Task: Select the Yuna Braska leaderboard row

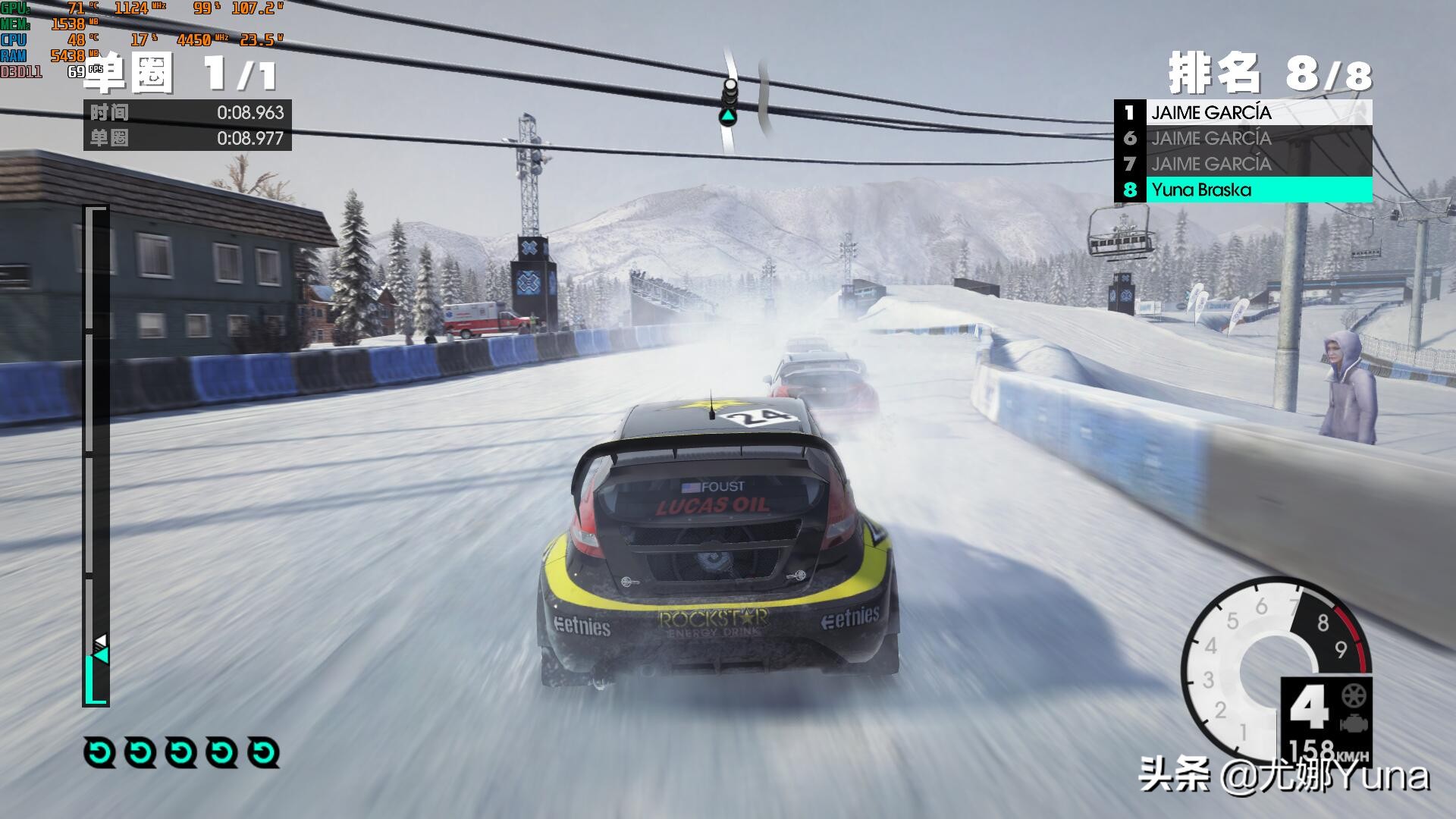Action: (1244, 190)
